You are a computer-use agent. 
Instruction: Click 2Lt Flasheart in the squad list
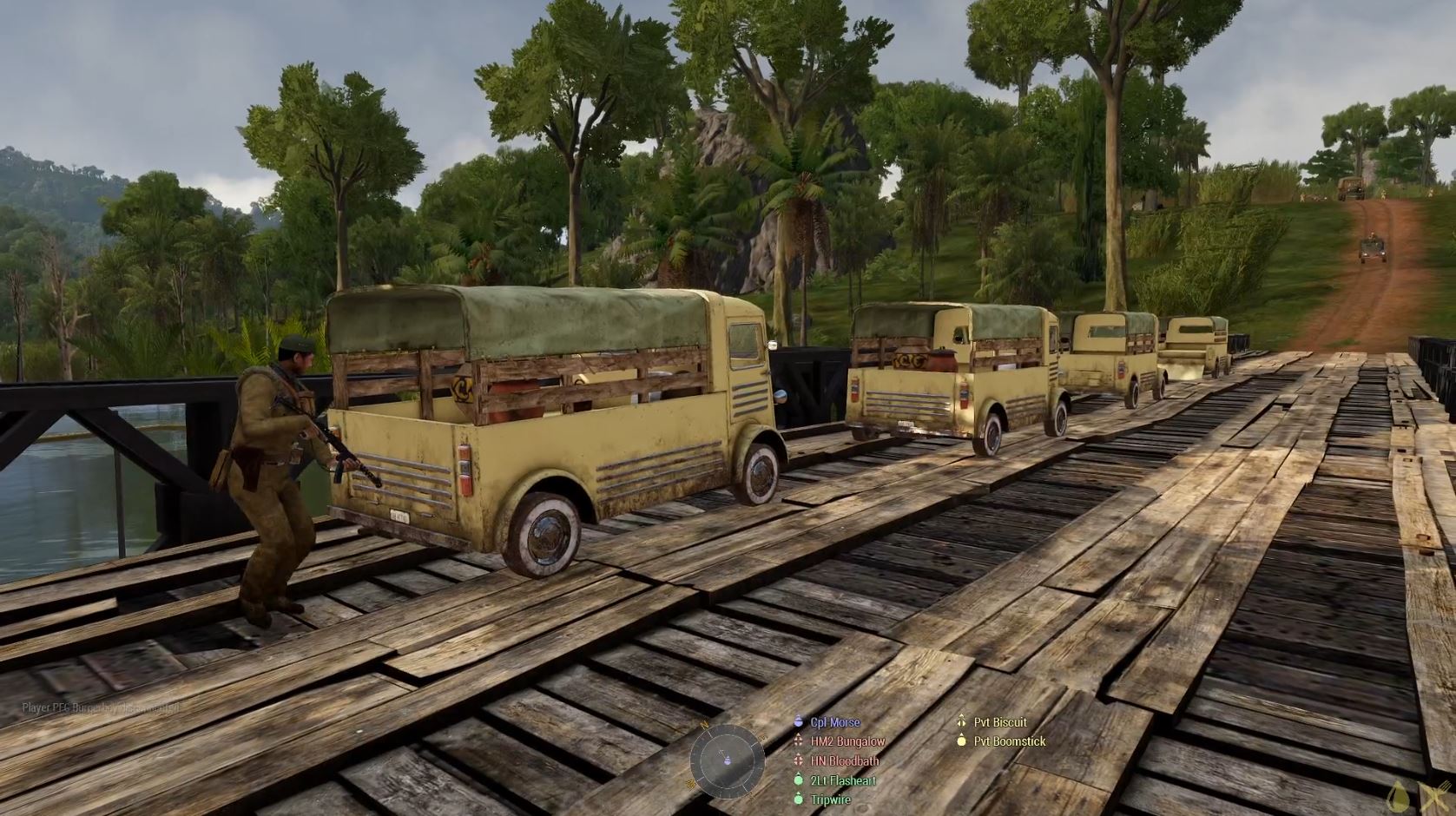tap(842, 780)
